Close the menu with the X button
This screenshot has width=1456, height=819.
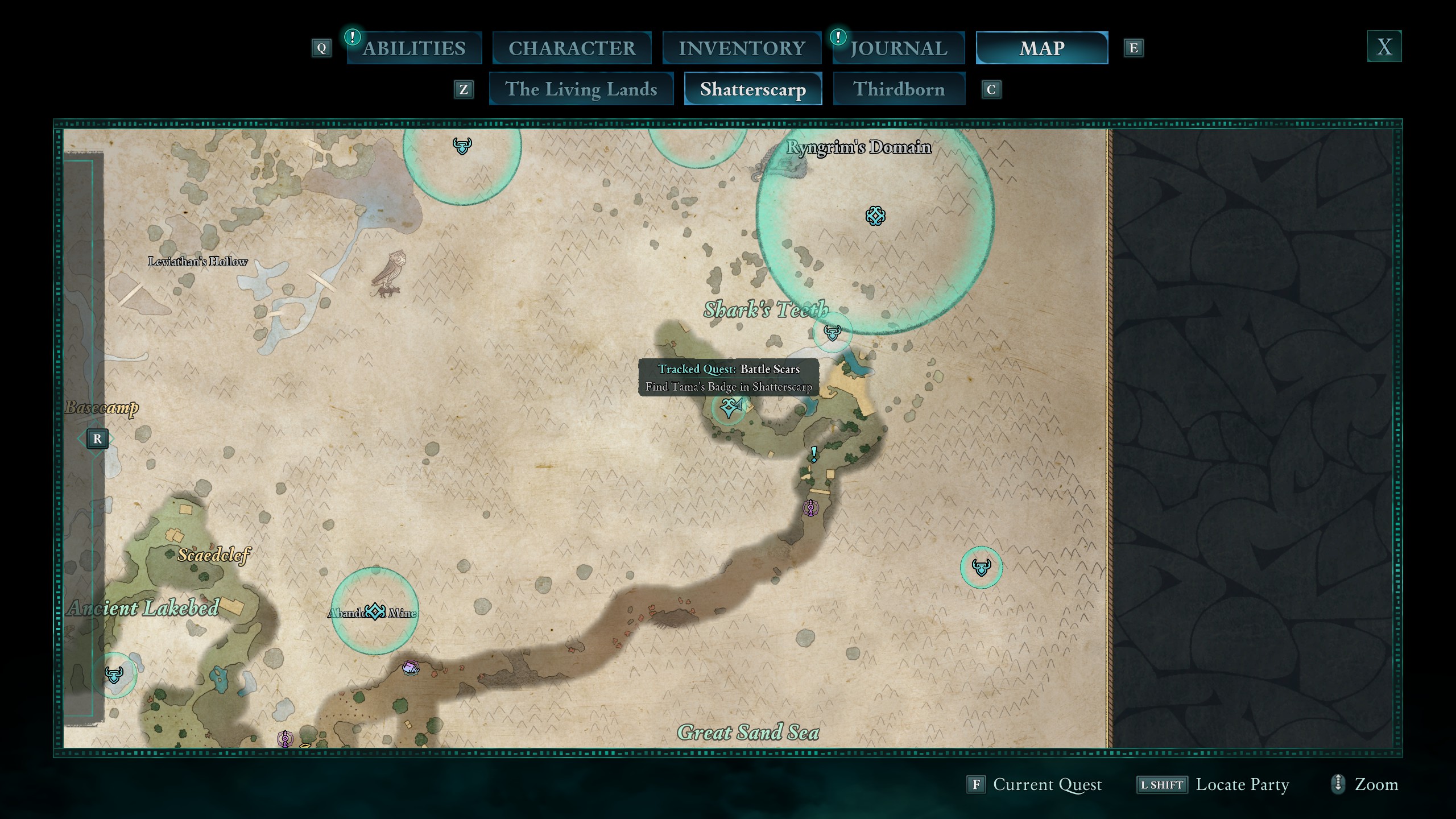(x=1384, y=47)
